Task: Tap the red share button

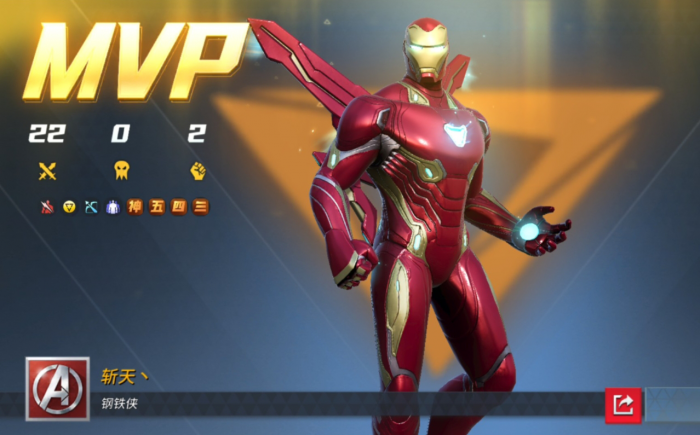Action: point(622,404)
